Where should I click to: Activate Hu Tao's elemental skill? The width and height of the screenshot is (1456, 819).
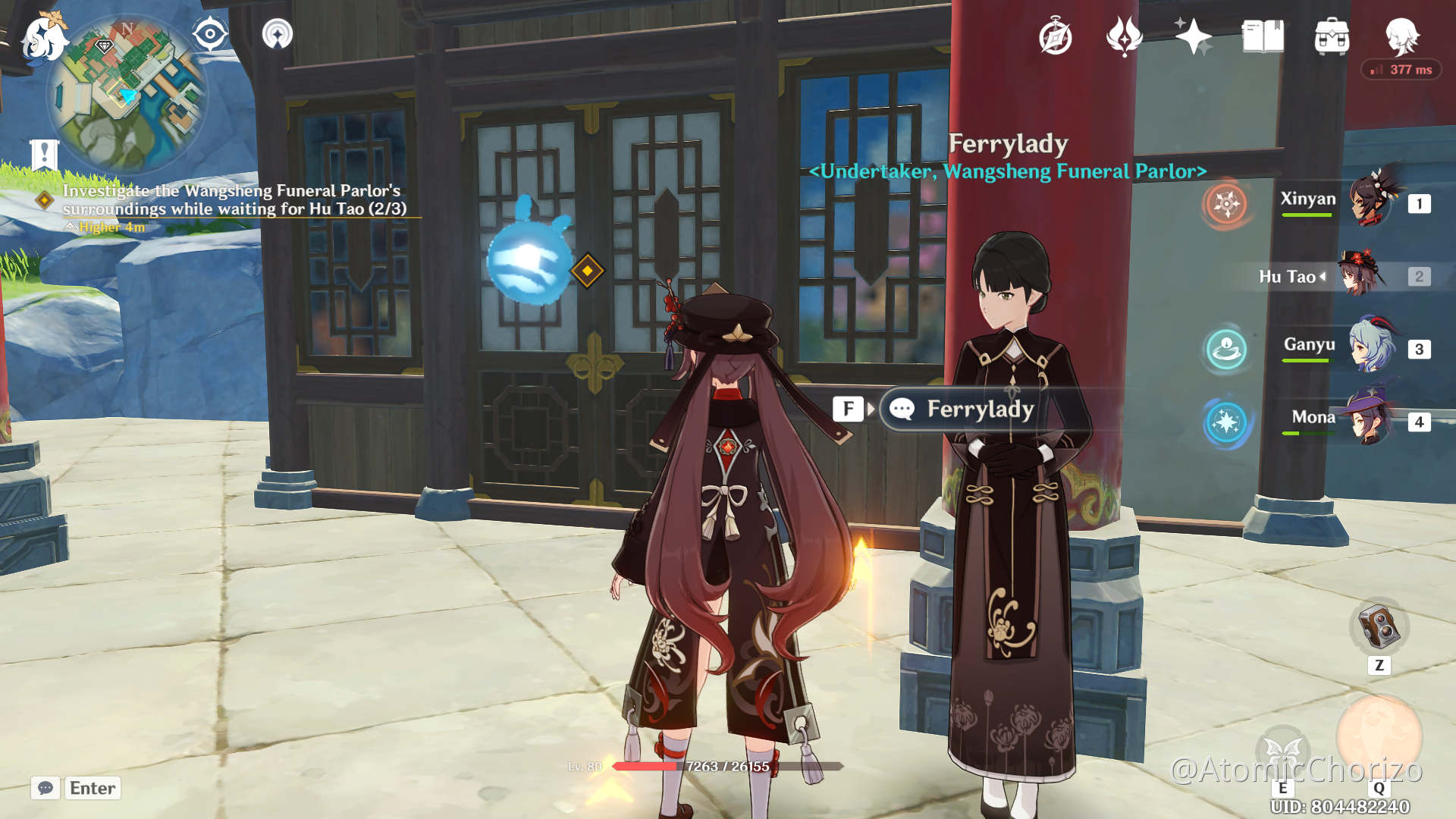(x=1283, y=751)
